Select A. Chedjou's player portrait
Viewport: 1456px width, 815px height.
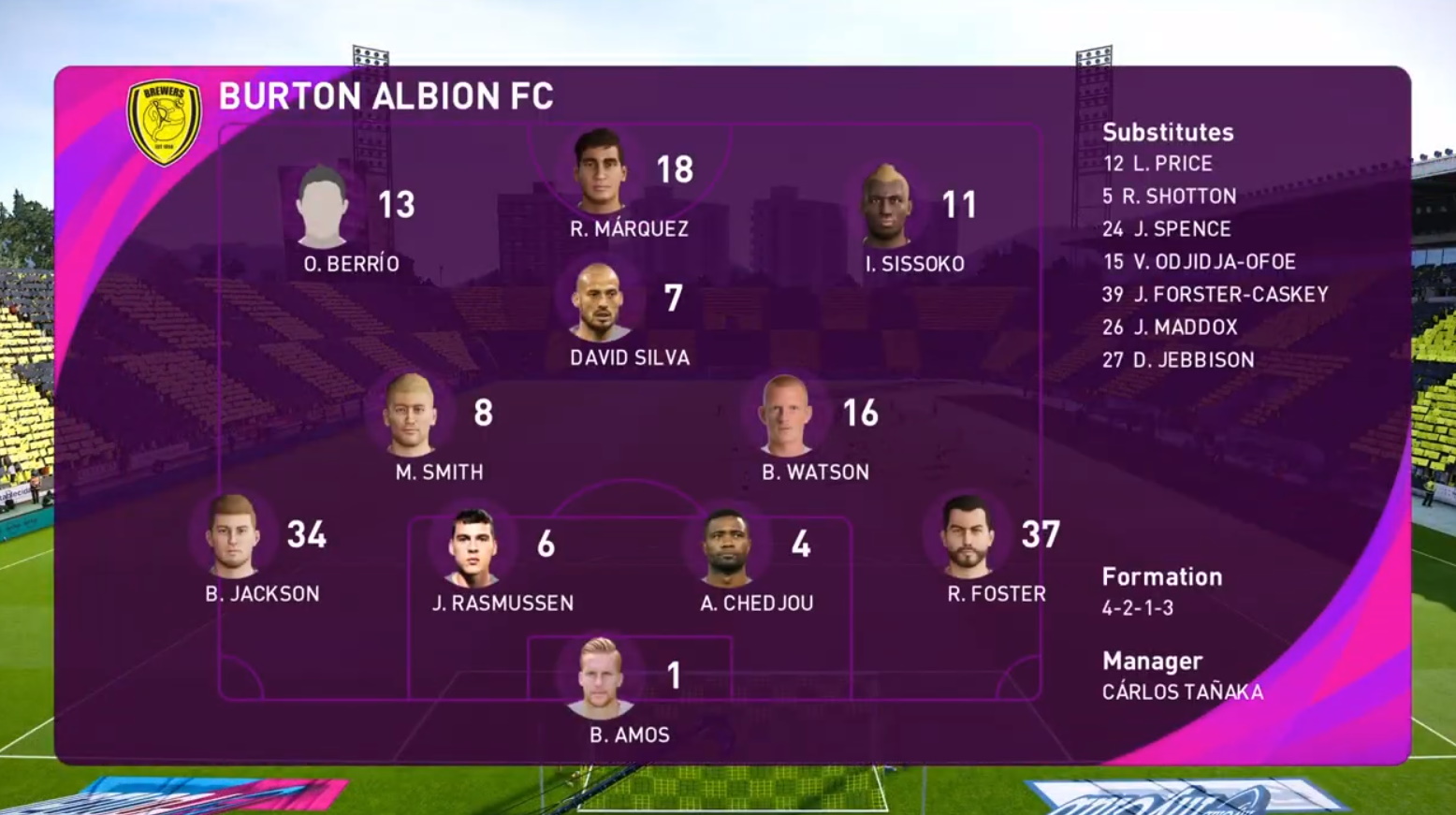tap(727, 546)
